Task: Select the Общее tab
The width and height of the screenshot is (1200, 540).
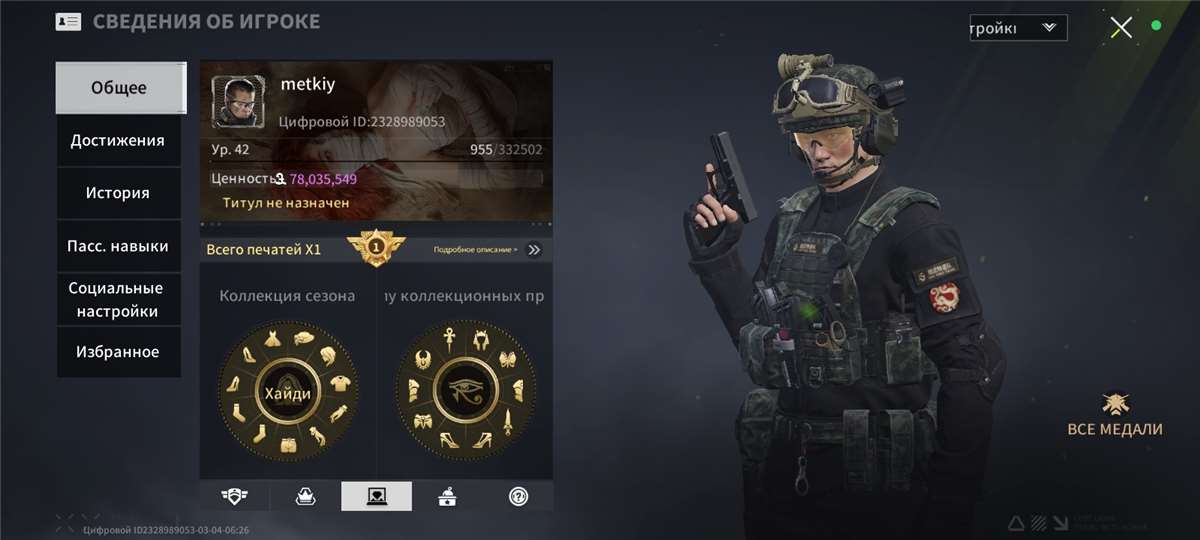Action: [x=119, y=88]
